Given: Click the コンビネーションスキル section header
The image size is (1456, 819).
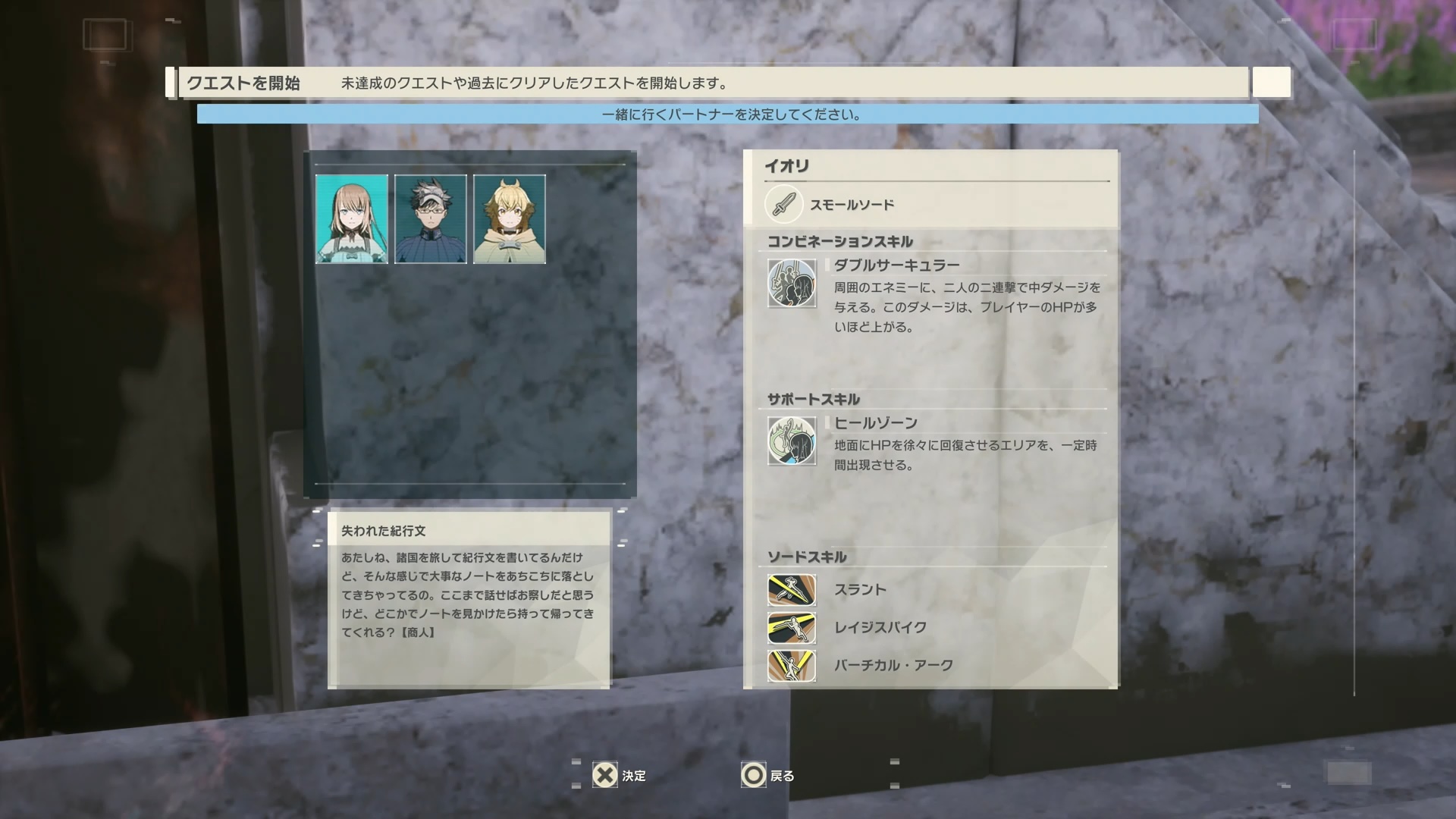Looking at the screenshot, I should pos(840,240).
